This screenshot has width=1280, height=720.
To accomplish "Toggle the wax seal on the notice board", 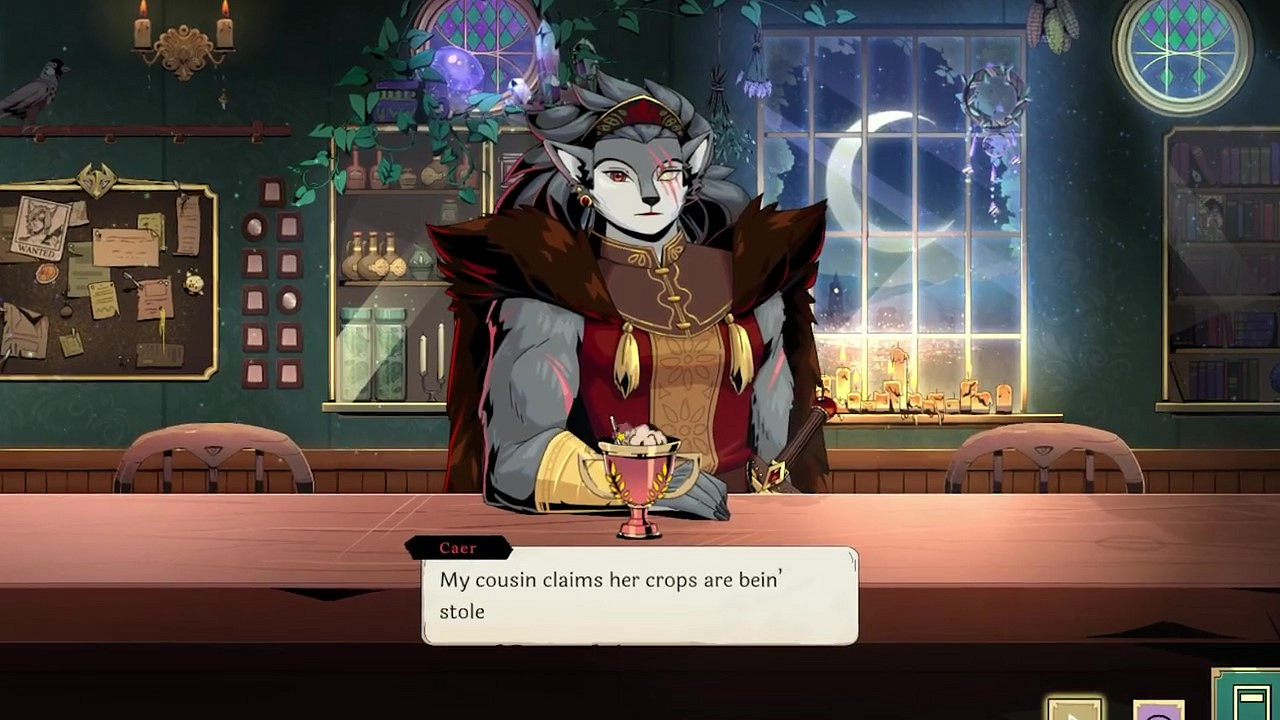I will click(x=47, y=273).
